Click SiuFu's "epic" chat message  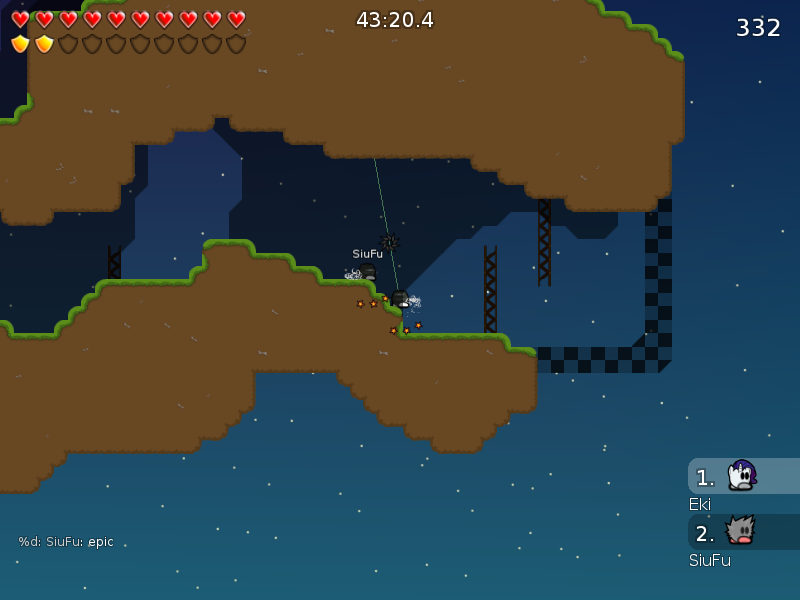(x=67, y=542)
